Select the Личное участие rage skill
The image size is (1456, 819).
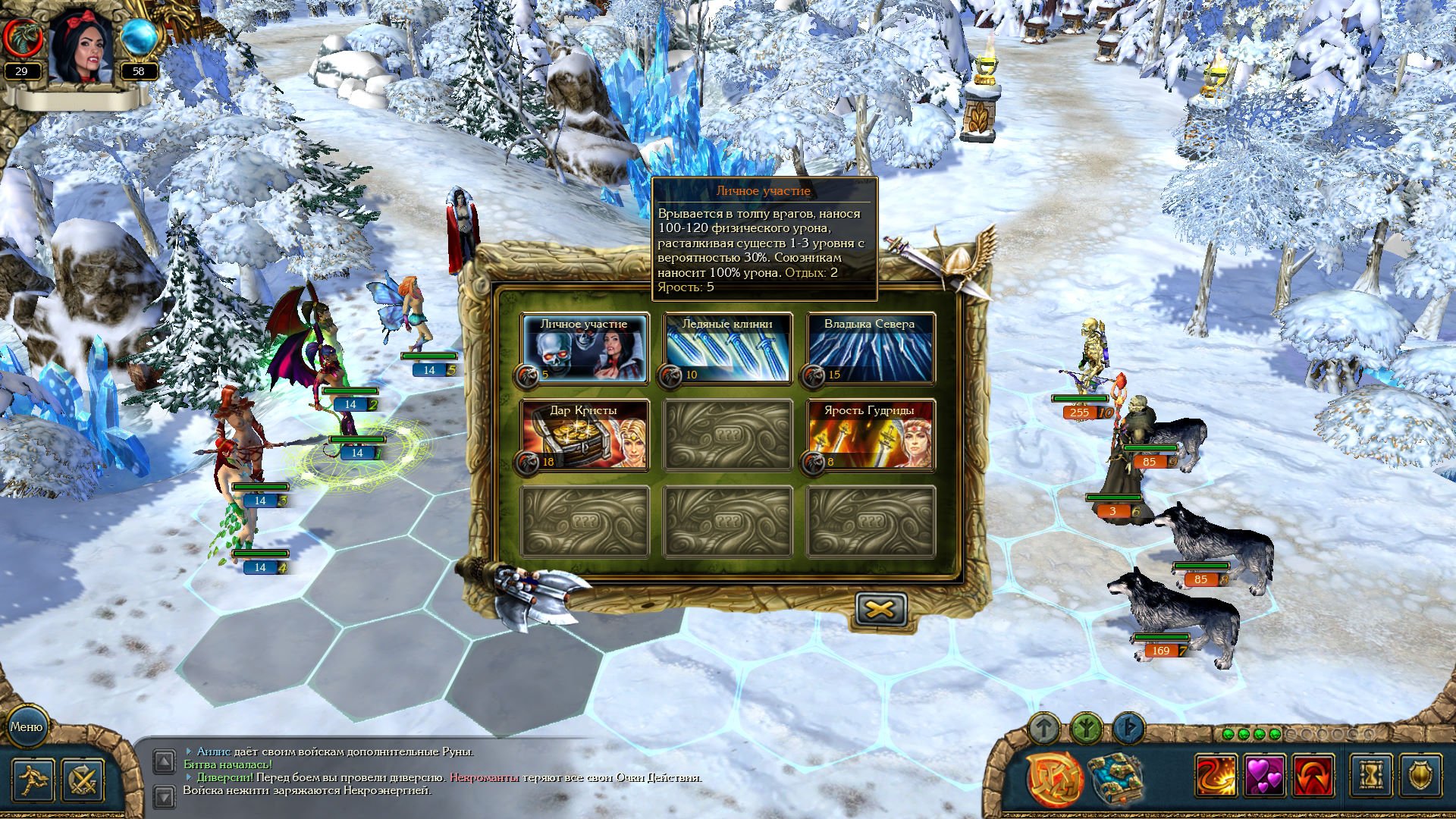click(584, 349)
